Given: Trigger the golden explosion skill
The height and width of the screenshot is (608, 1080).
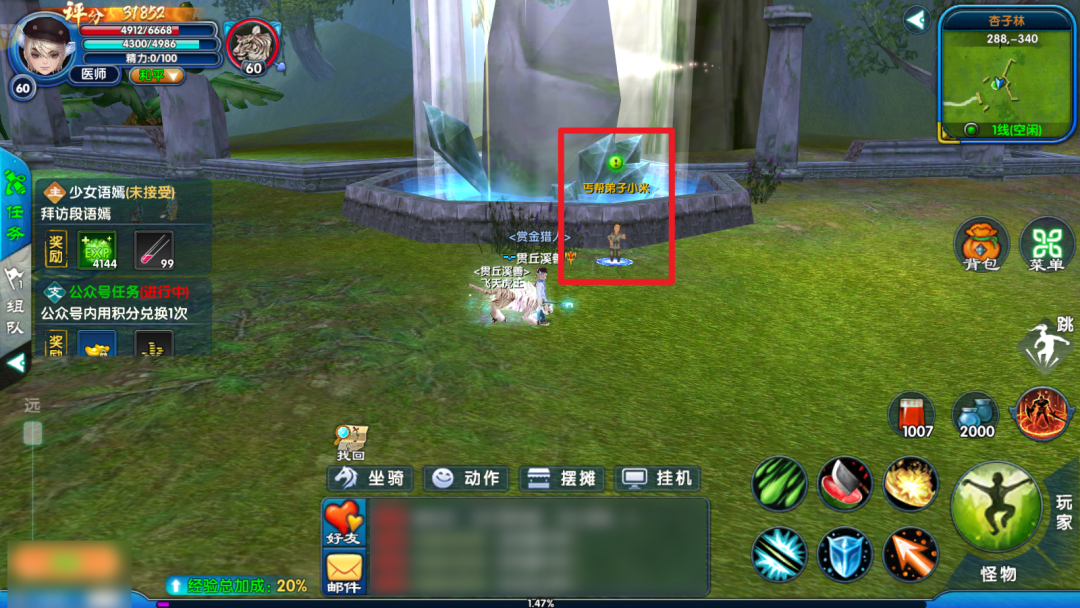Looking at the screenshot, I should point(910,485).
